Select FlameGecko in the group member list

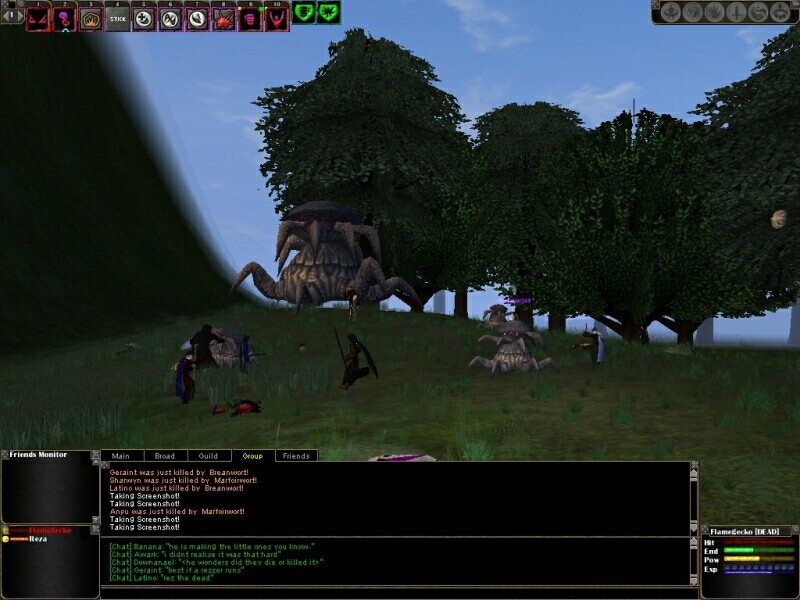pos(46,529)
